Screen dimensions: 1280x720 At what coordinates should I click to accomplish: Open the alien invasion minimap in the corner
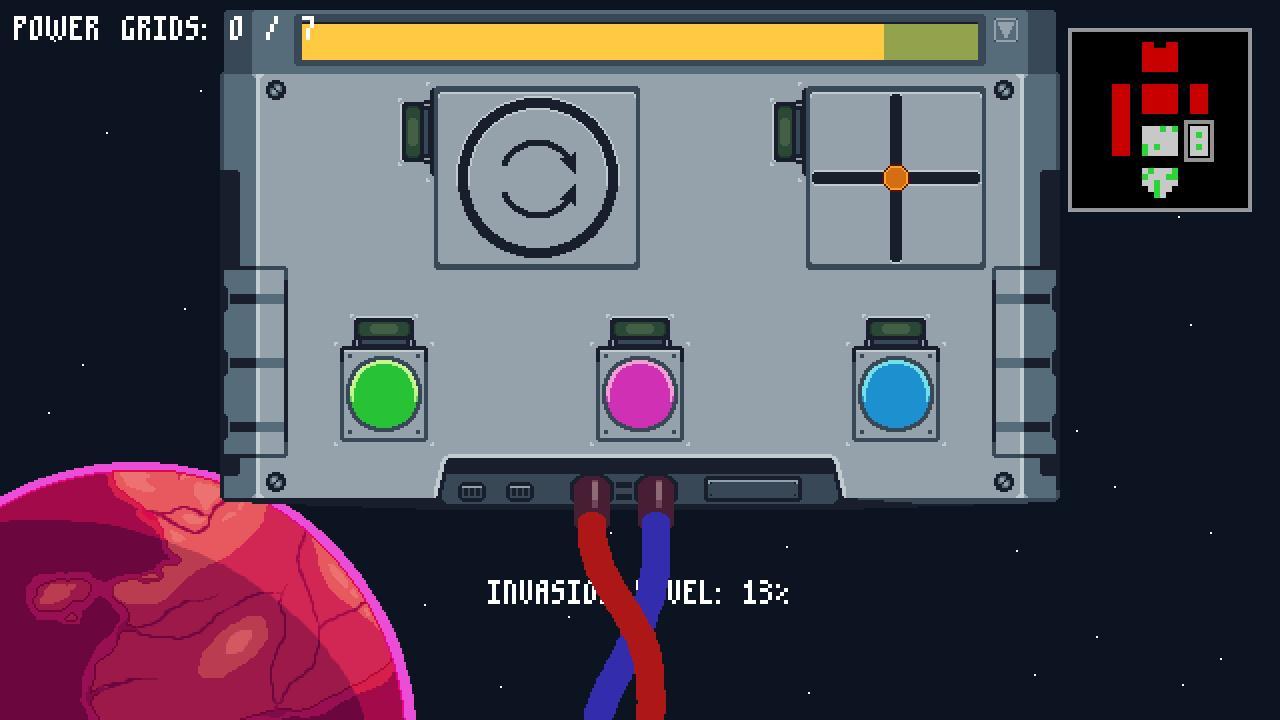pyautogui.click(x=1160, y=120)
